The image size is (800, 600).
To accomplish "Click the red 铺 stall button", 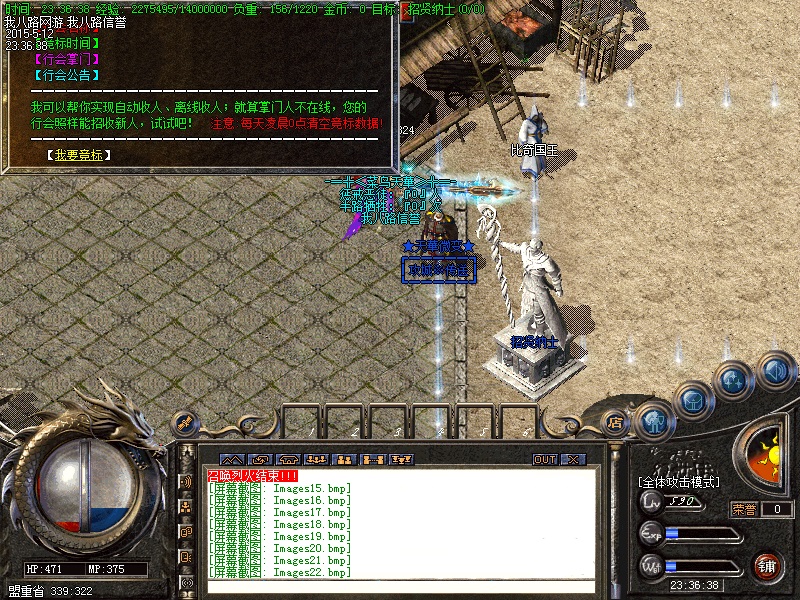I will tap(767, 565).
